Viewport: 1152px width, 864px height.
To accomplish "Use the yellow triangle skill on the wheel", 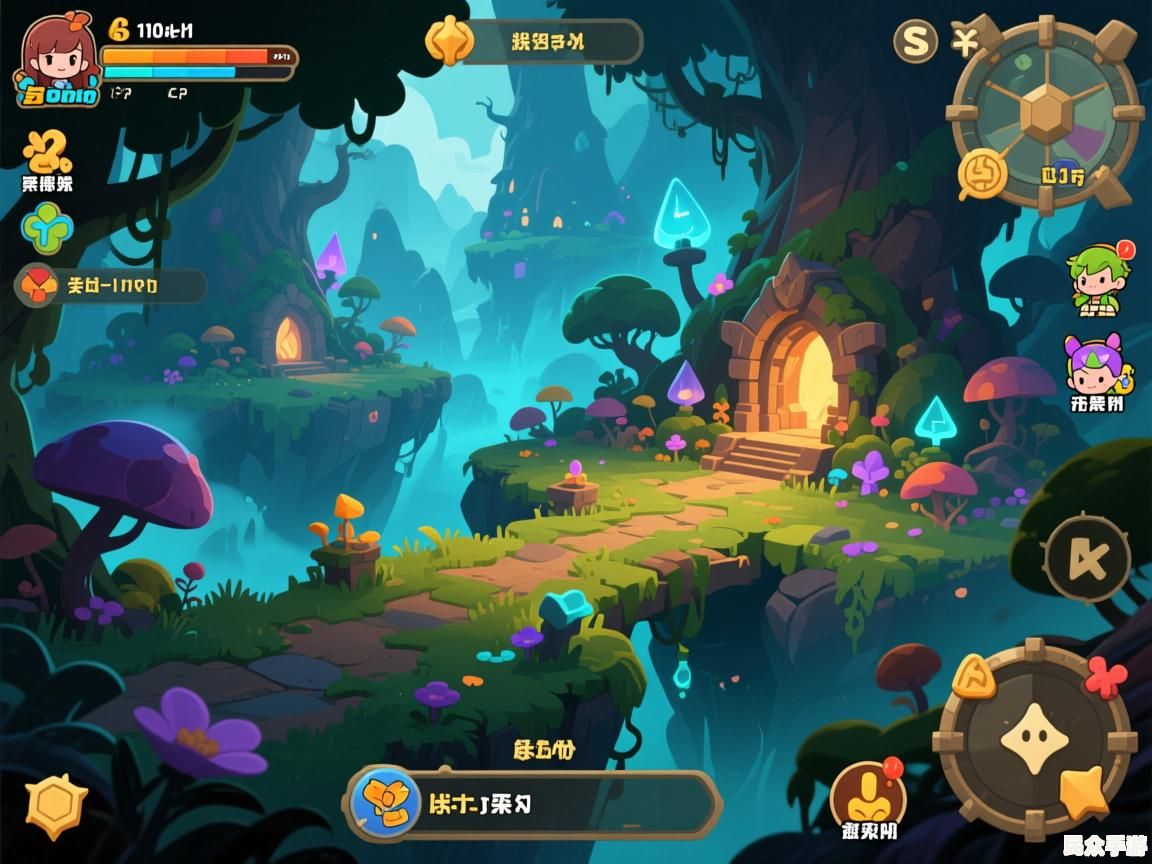I will 972,679.
